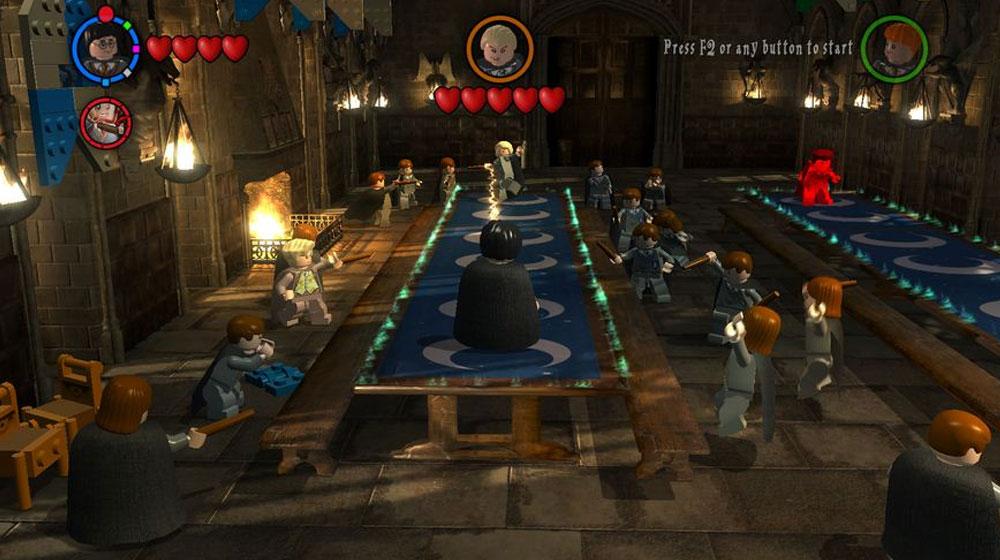Click the blond character's orange-ringed portrait
The image size is (1000, 560).
[499, 49]
